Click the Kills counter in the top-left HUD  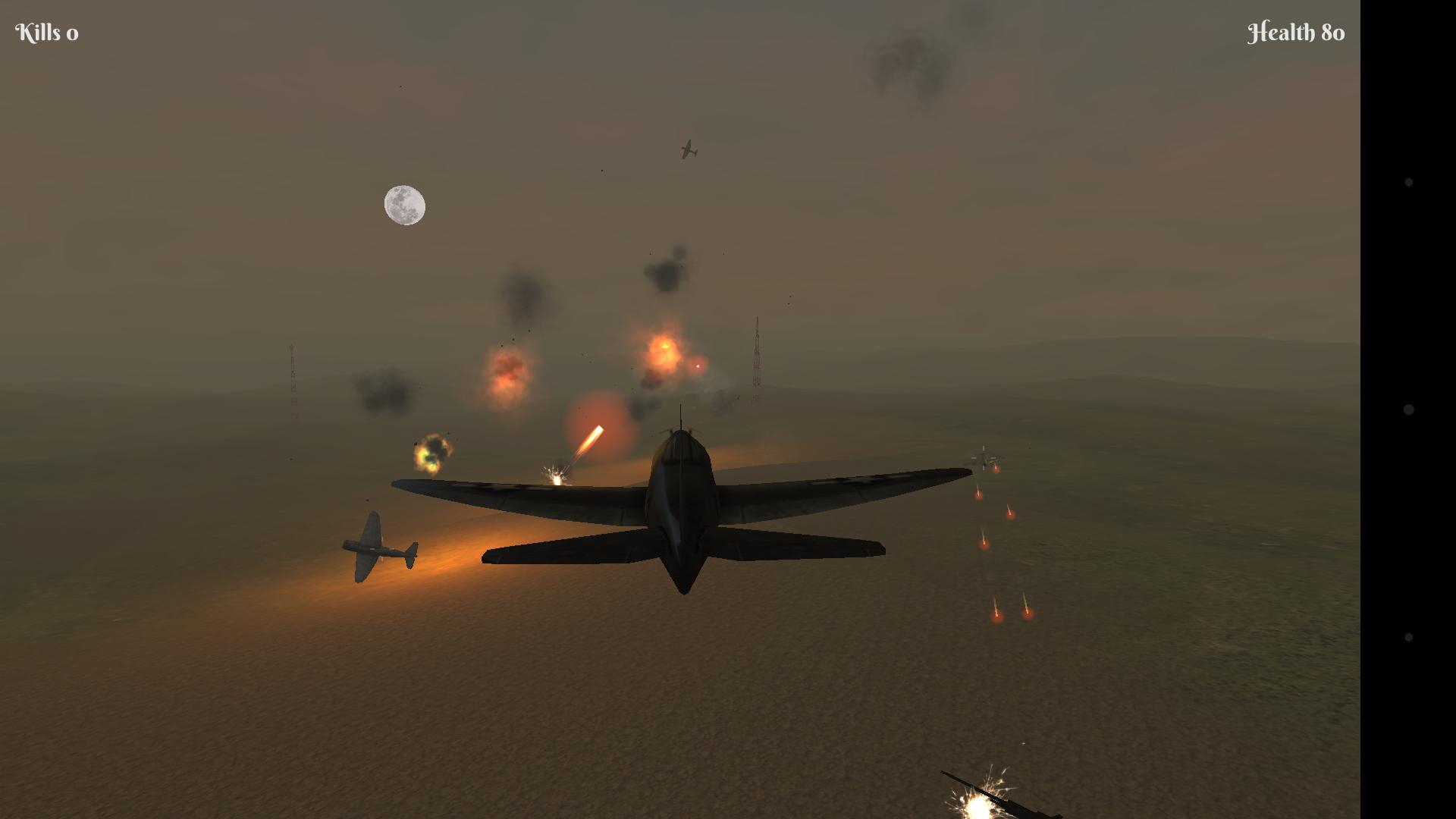coord(47,32)
